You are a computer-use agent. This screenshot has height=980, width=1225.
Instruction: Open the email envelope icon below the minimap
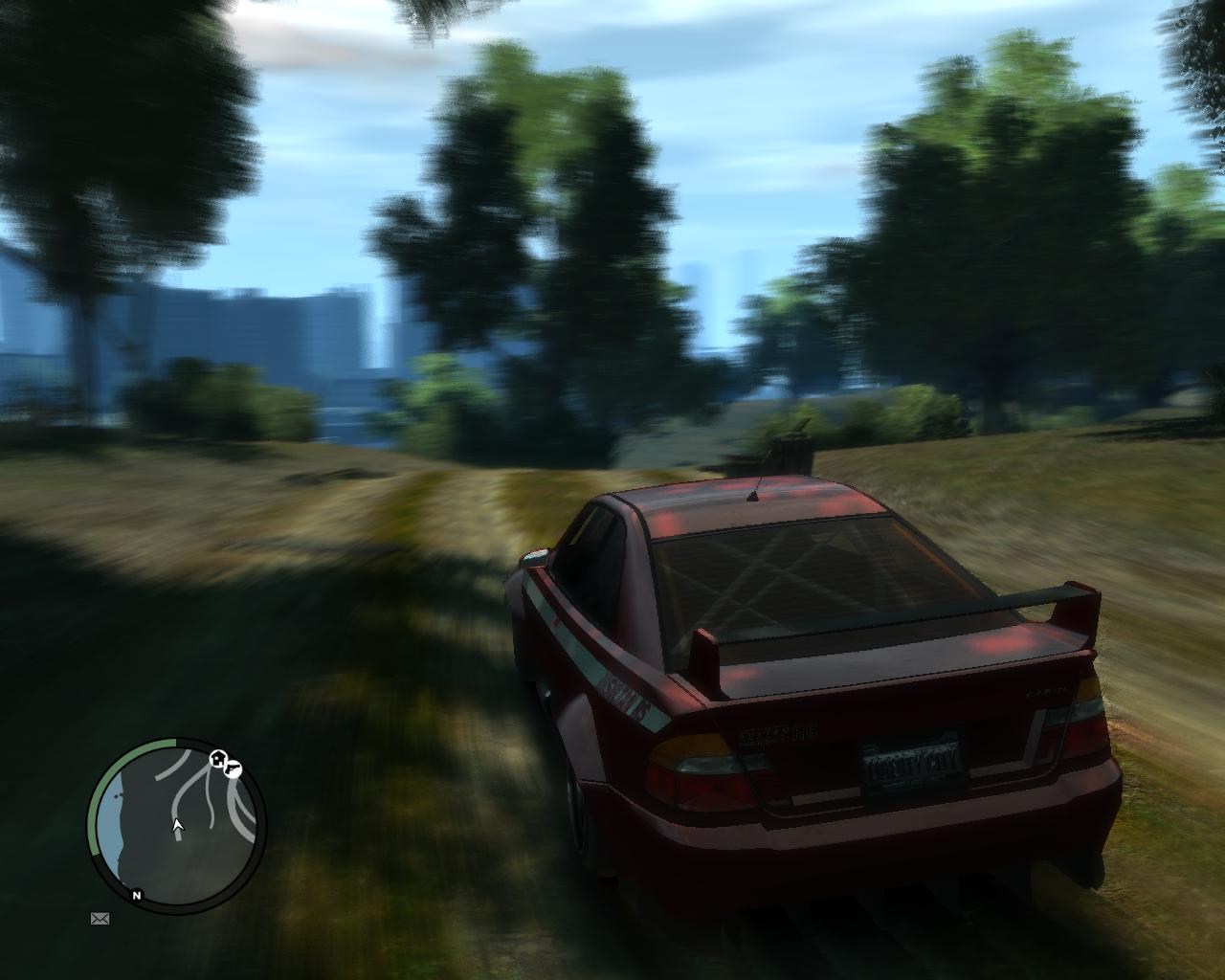pyautogui.click(x=100, y=920)
